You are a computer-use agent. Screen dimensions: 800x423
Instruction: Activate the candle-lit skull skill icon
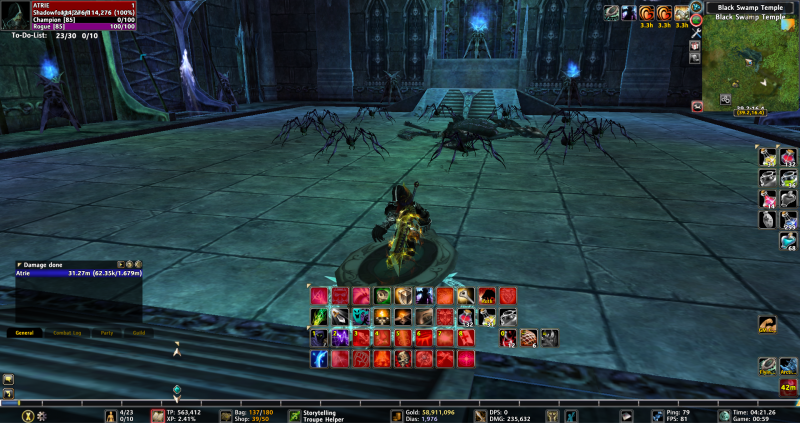point(382,317)
